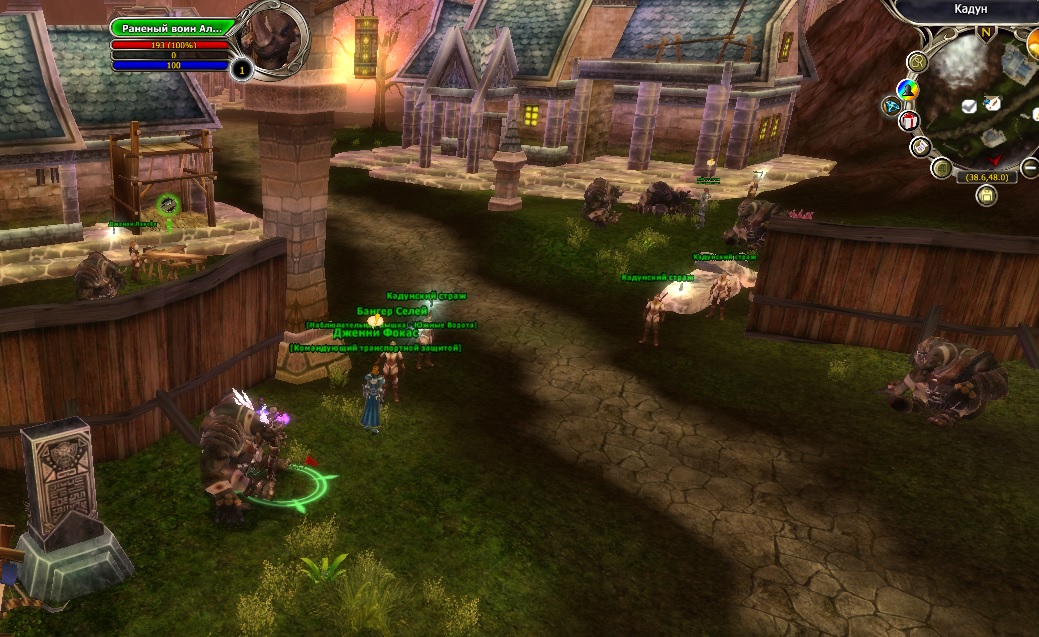Click the N compass marker atop the minimap
Screen dimensions: 1039x637
tap(987, 33)
